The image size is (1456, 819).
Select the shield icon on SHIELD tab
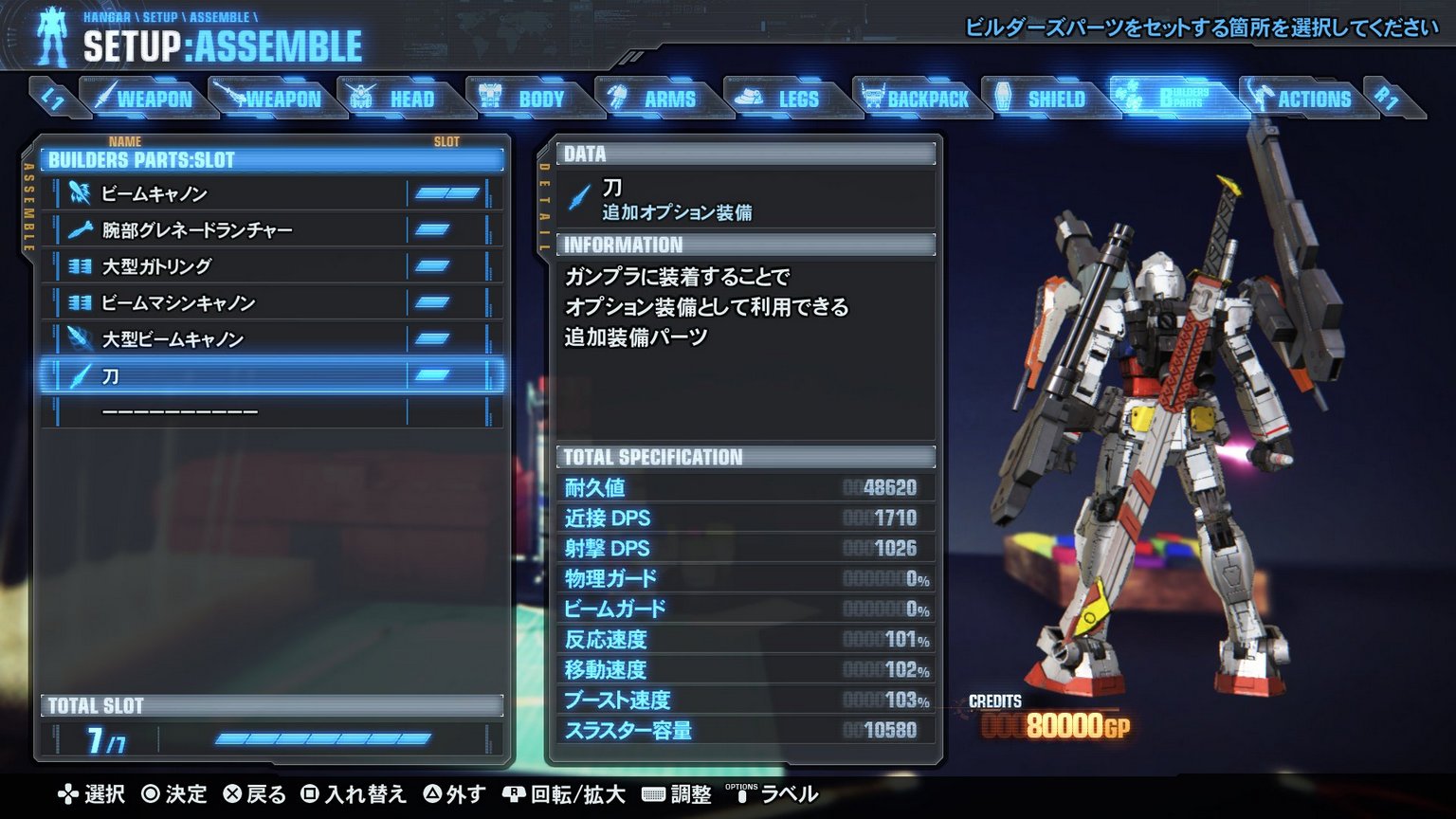point(1004,97)
